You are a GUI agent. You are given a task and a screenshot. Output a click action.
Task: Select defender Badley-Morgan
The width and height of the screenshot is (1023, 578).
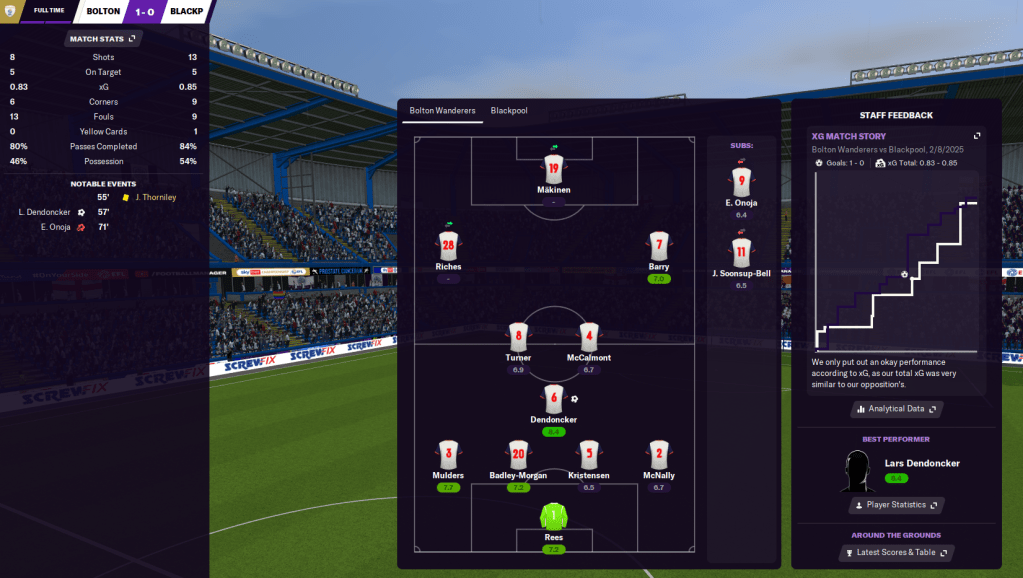(x=518, y=455)
